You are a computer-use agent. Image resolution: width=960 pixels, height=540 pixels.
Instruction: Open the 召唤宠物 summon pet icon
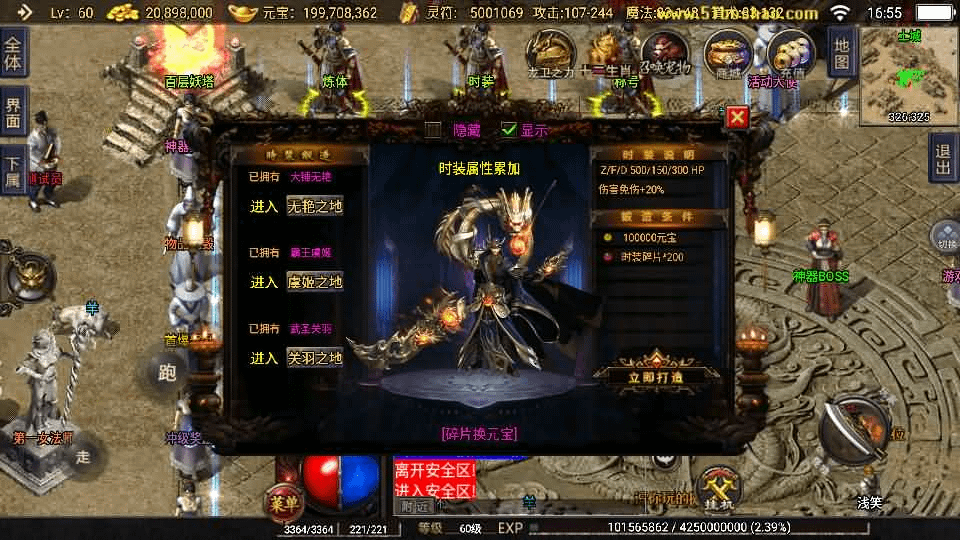pyautogui.click(x=666, y=52)
